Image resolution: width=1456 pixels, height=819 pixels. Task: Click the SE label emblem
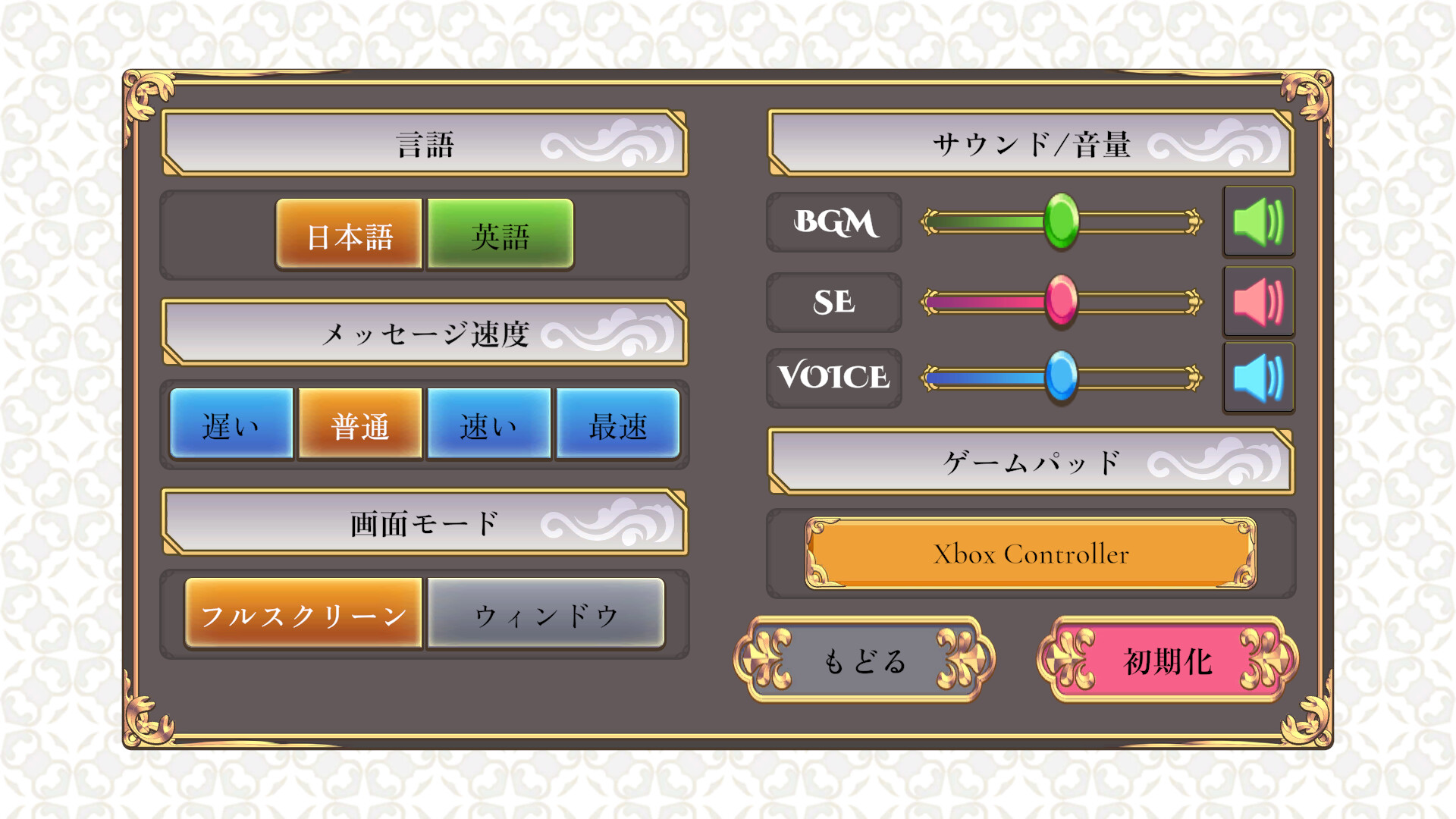pos(833,302)
